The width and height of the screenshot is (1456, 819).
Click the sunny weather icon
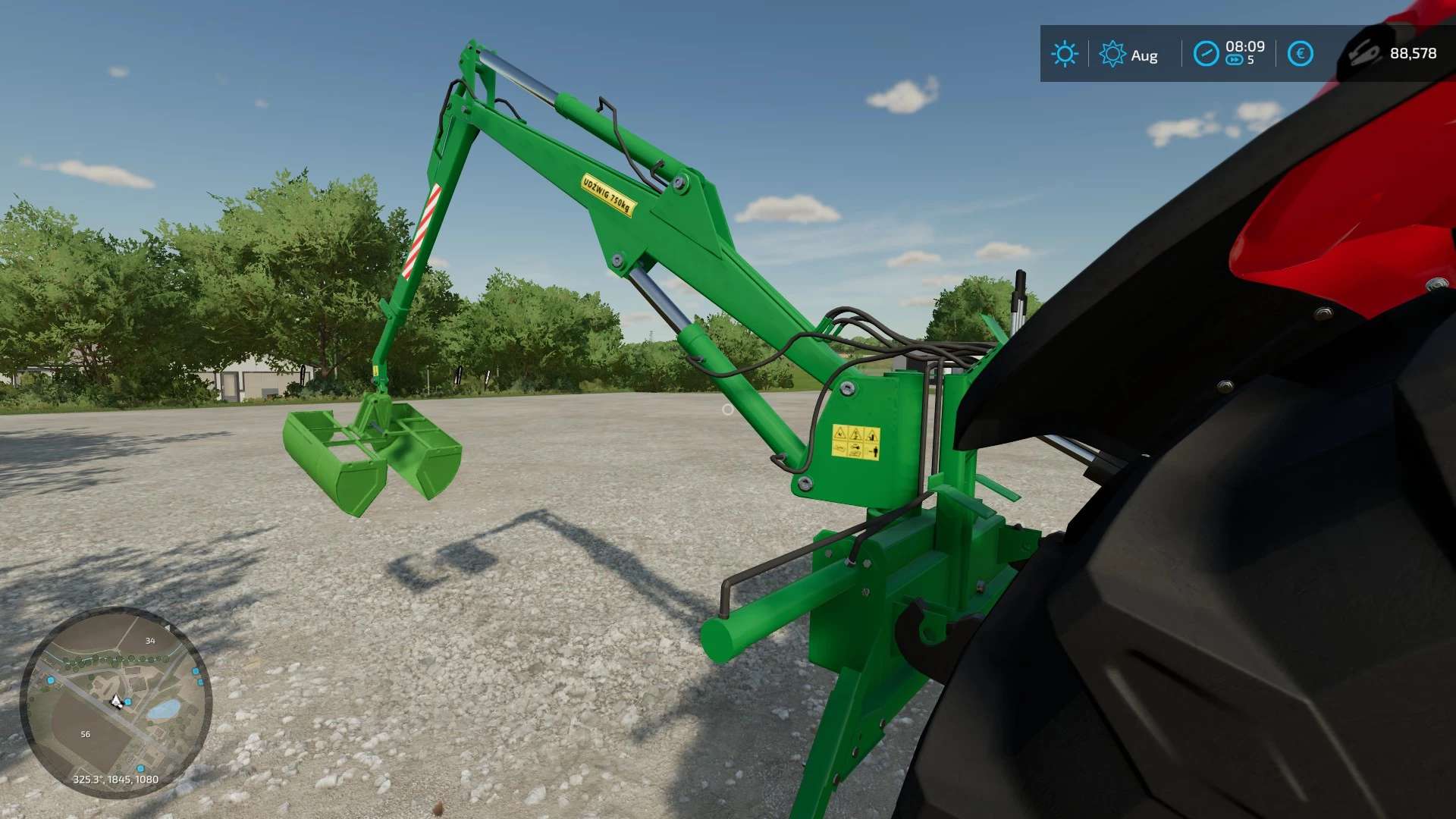(1064, 54)
